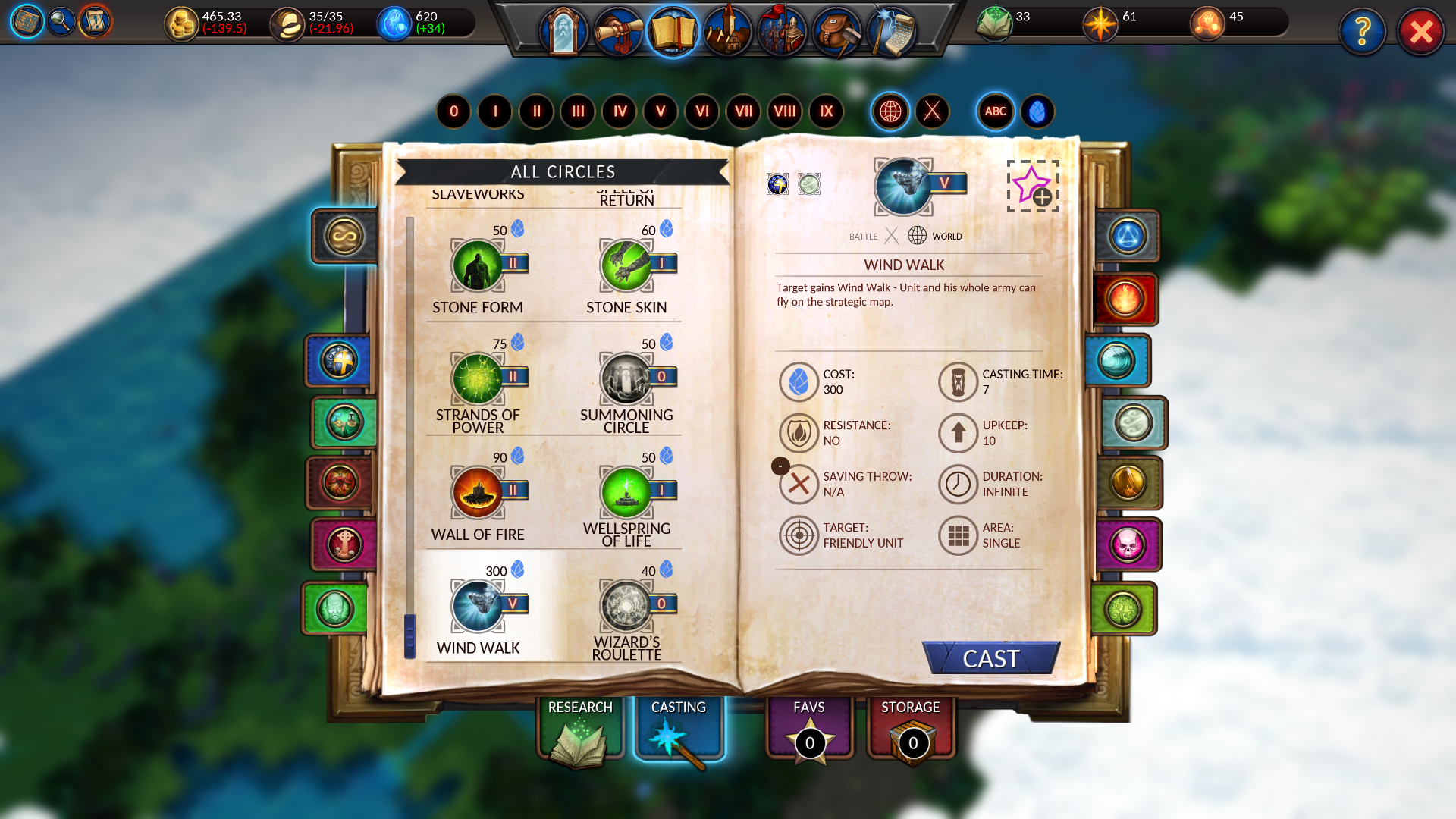Add Wind Walk to favorites via star icon
1456x819 pixels.
[x=1033, y=184]
